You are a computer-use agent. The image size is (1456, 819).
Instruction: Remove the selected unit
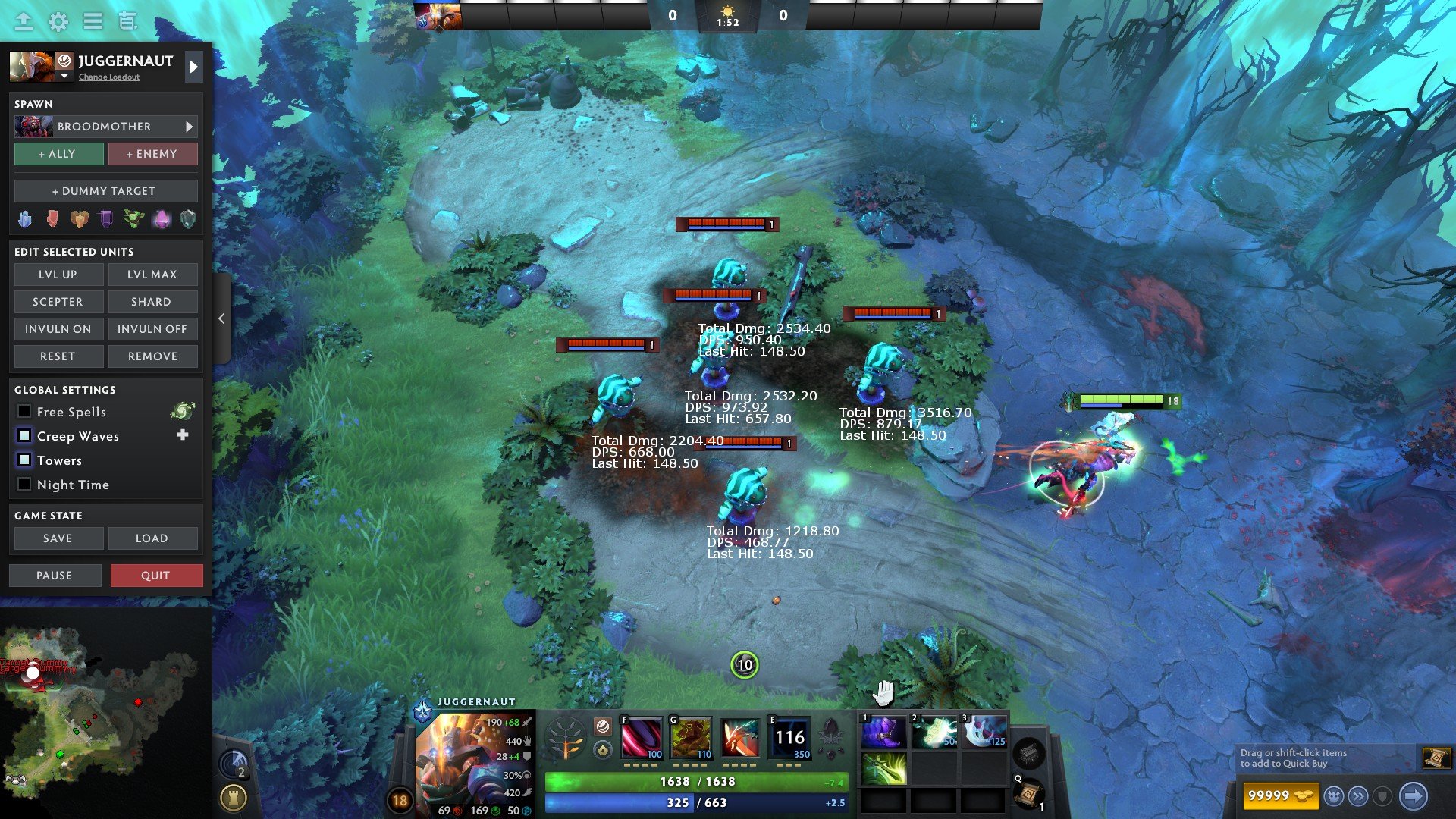point(152,356)
